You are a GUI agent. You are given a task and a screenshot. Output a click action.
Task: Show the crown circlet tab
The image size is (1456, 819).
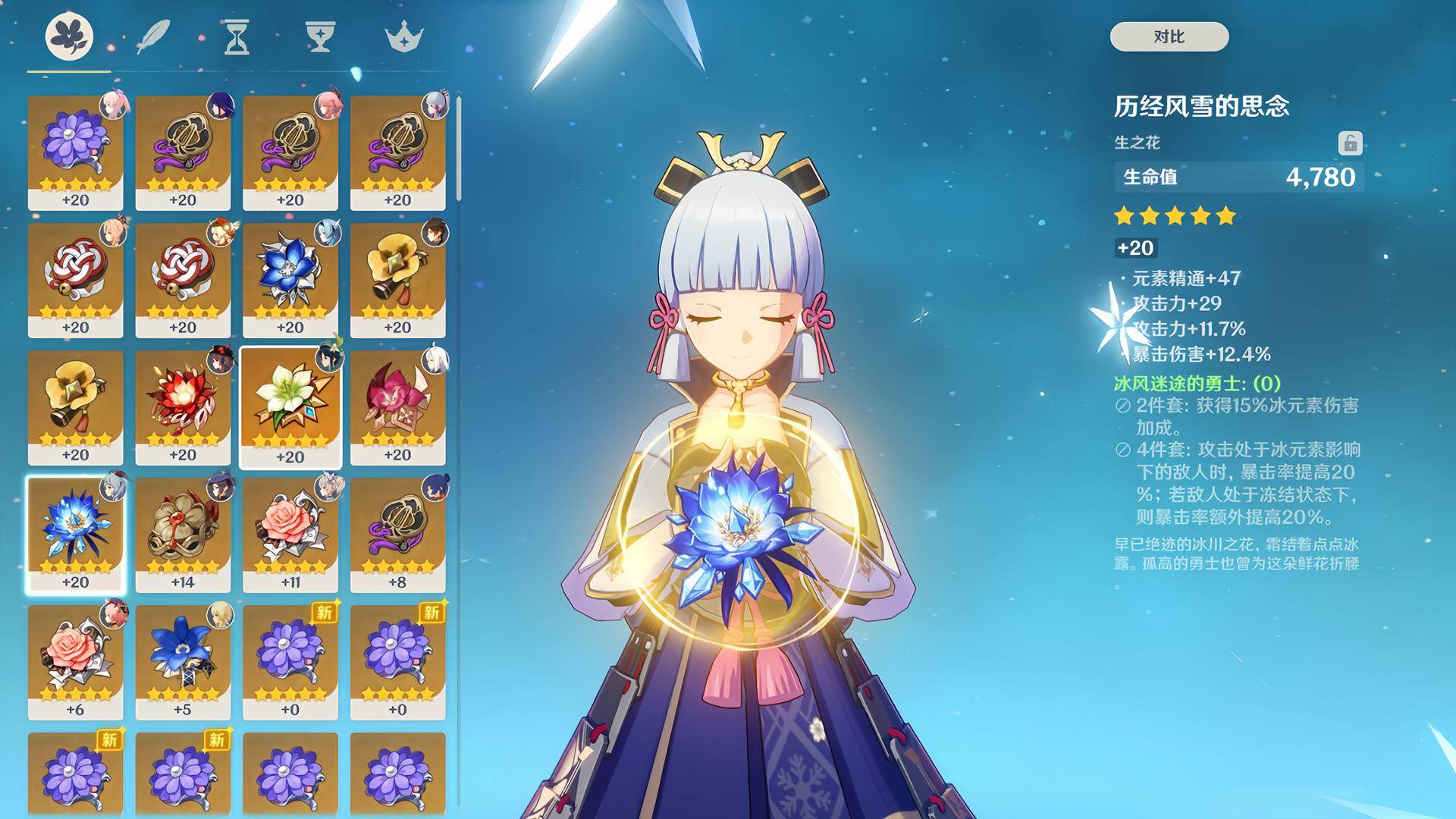[x=403, y=36]
